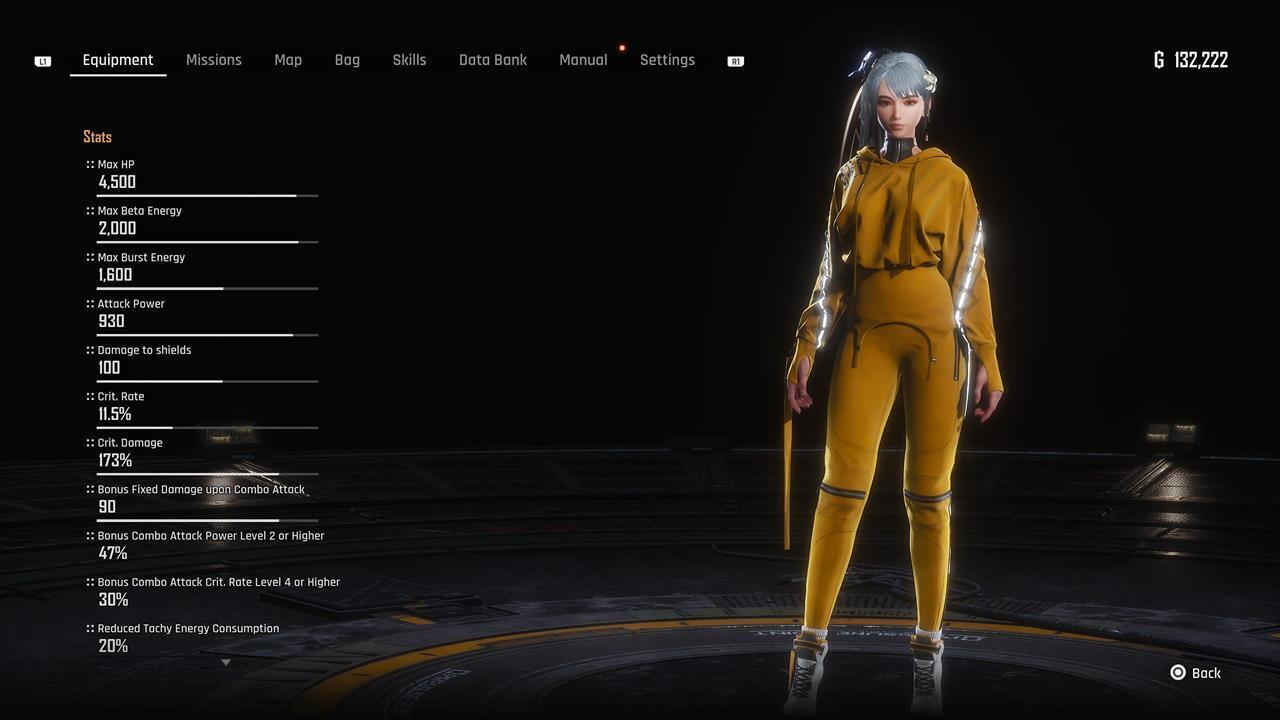
Task: Open the Settings tab
Action: pyautogui.click(x=667, y=60)
